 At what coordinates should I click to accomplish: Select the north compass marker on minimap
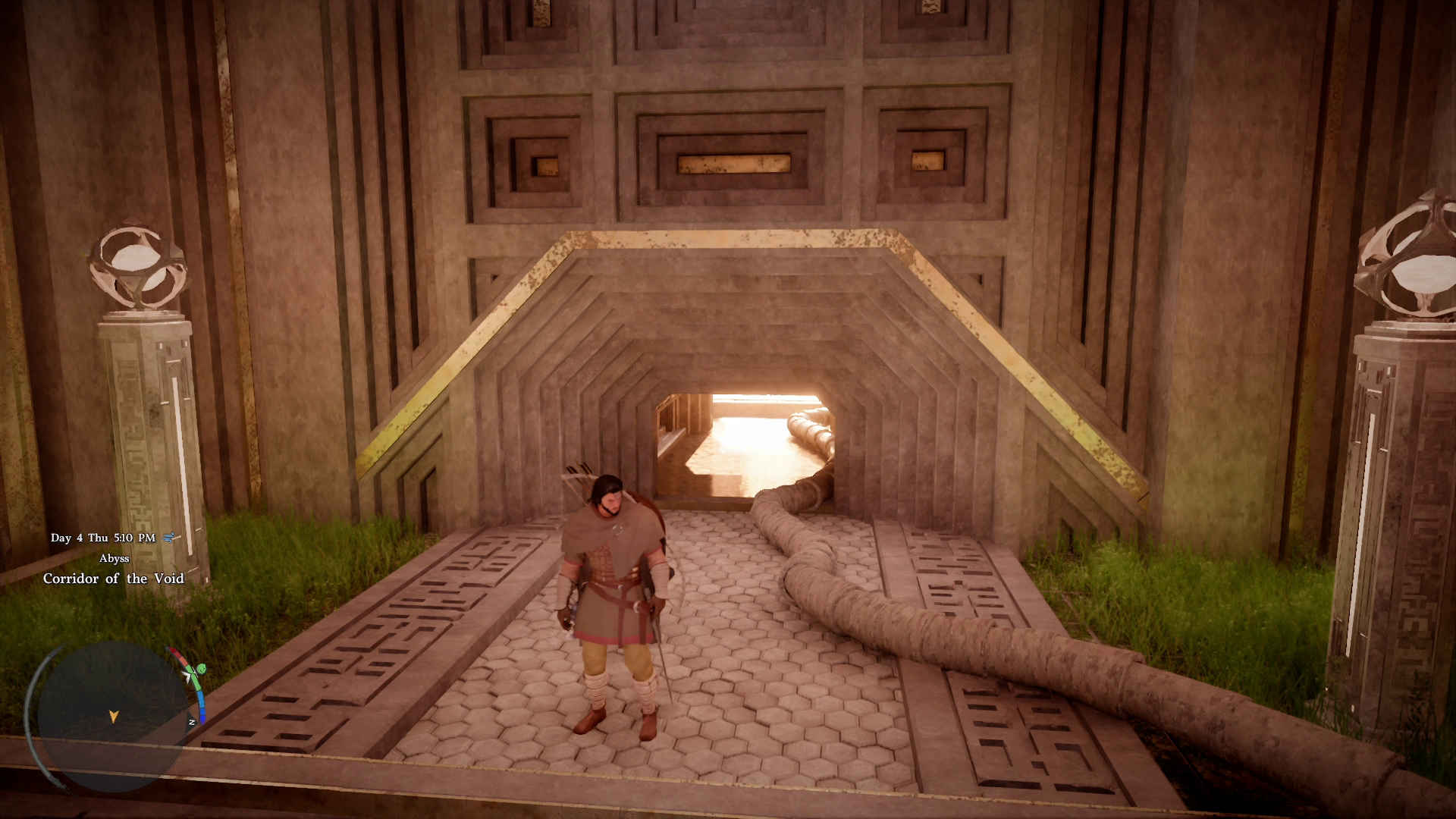coord(192,722)
